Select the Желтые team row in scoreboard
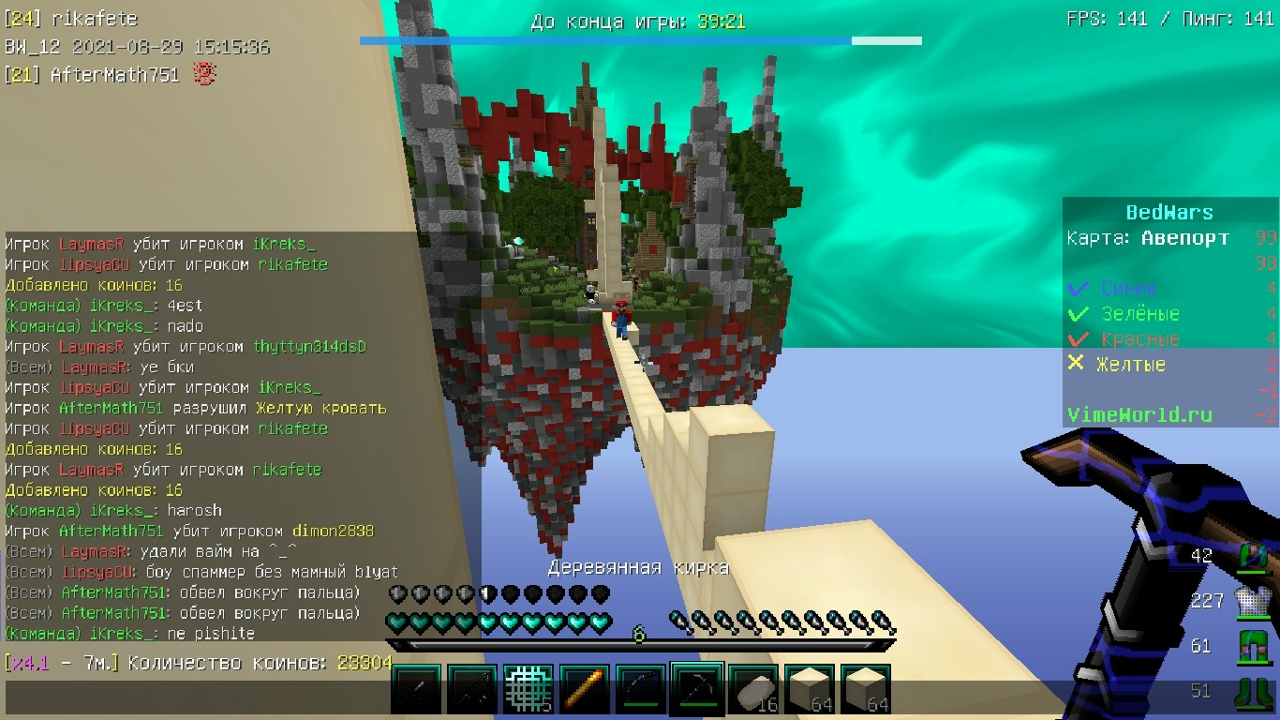1280x720 pixels. (x=1130, y=365)
